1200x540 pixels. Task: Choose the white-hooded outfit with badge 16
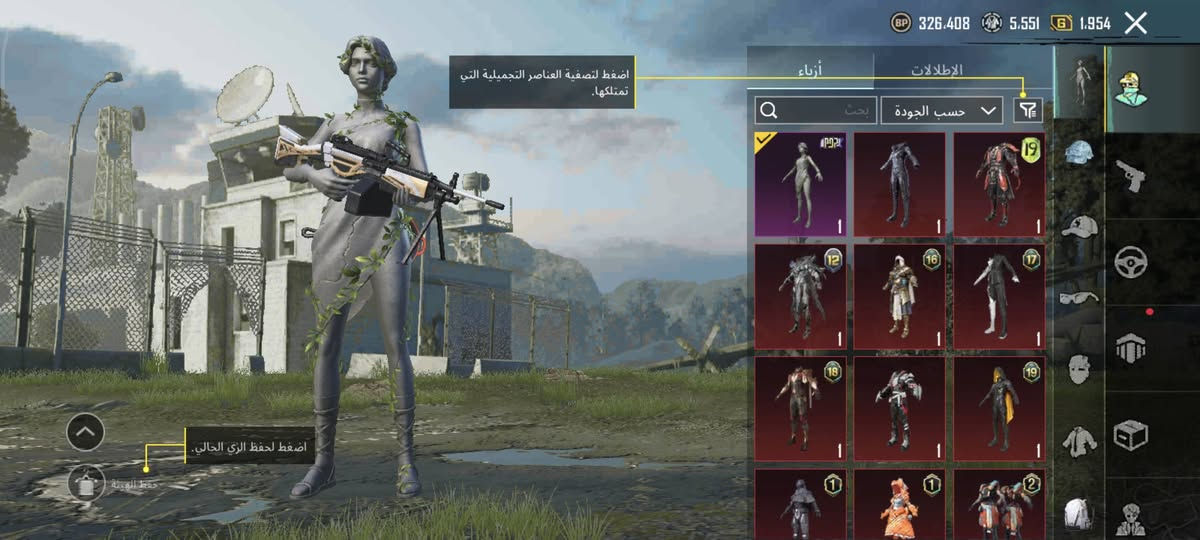[x=899, y=297]
